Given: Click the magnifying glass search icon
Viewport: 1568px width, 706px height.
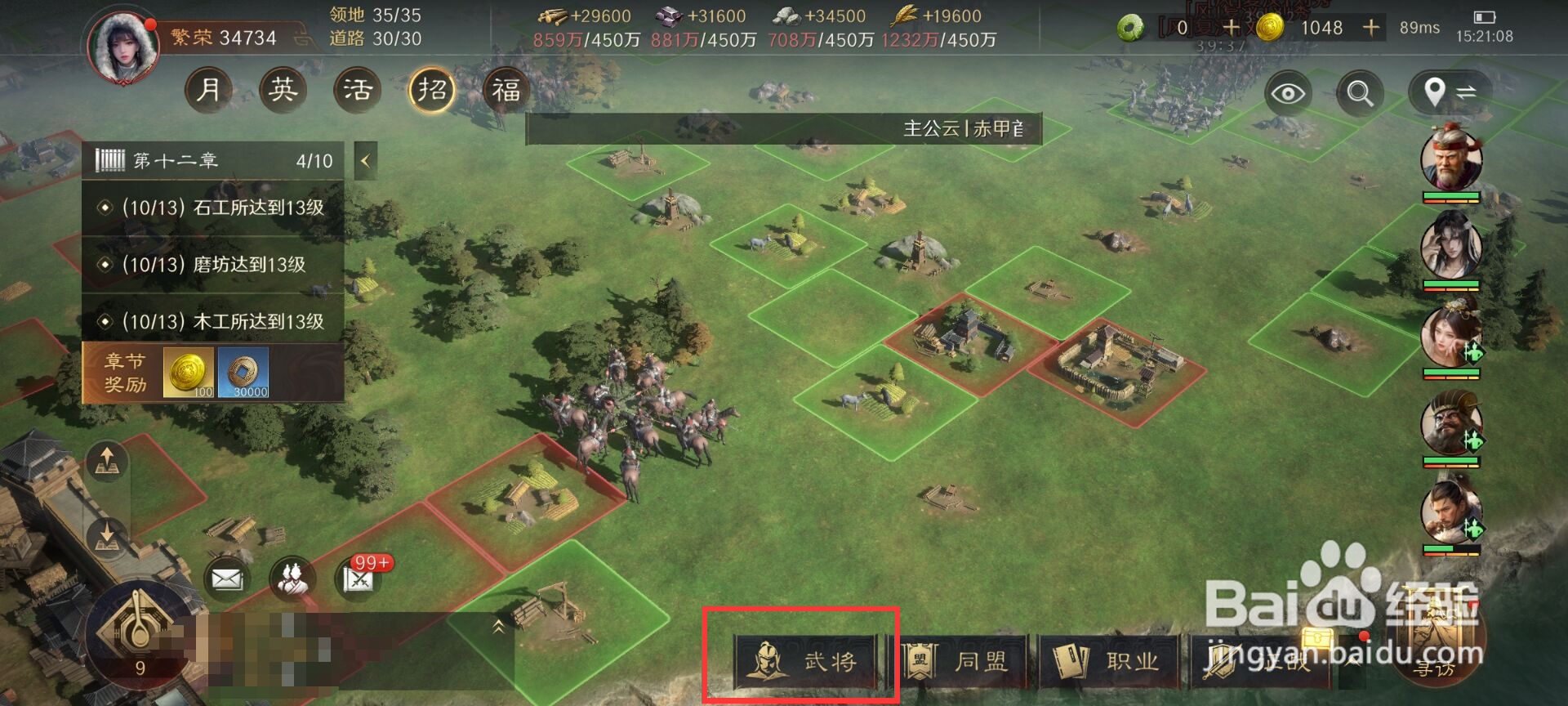Looking at the screenshot, I should (x=1358, y=92).
